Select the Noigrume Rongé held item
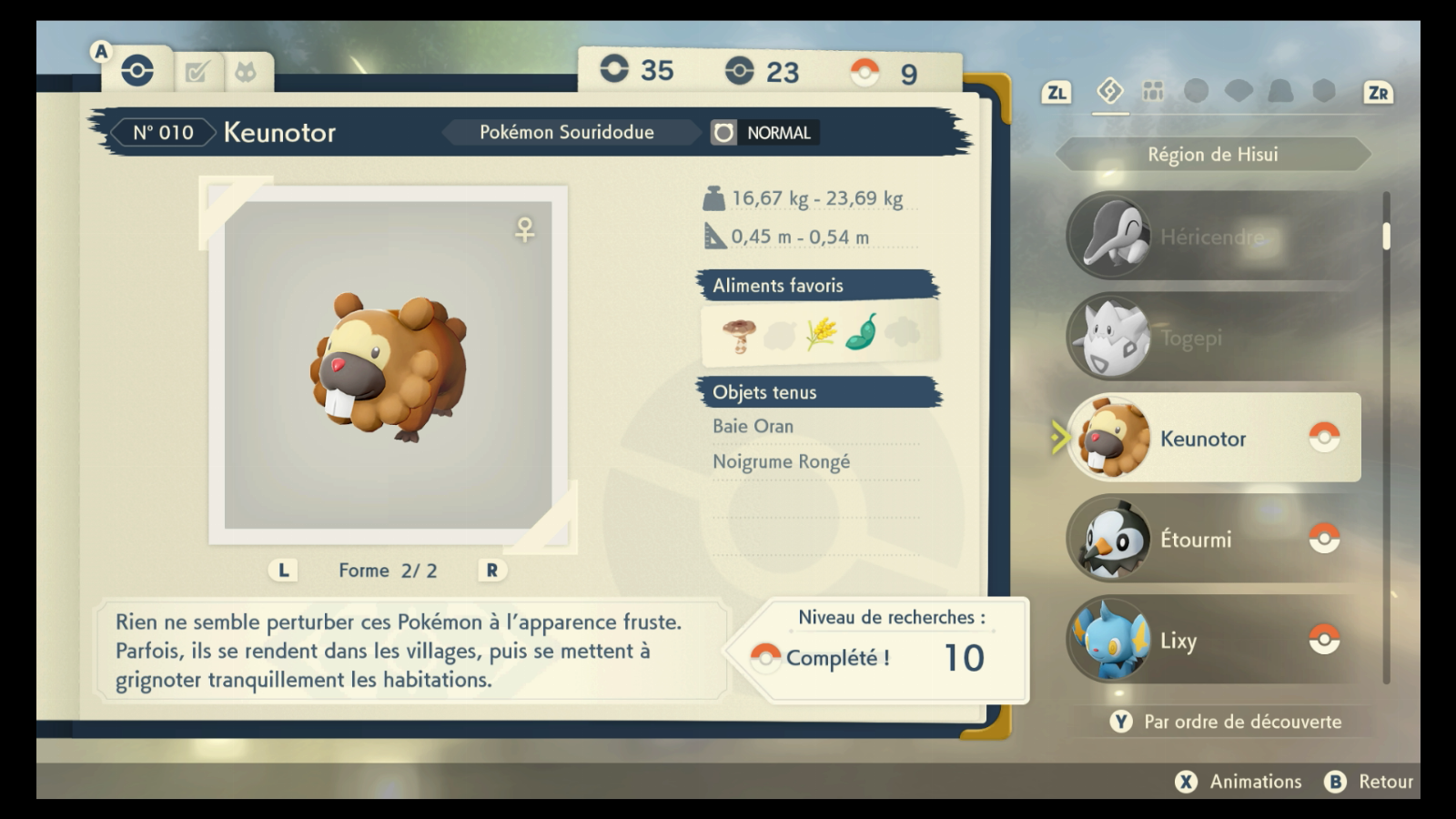This screenshot has width=1456, height=819. coord(781,461)
